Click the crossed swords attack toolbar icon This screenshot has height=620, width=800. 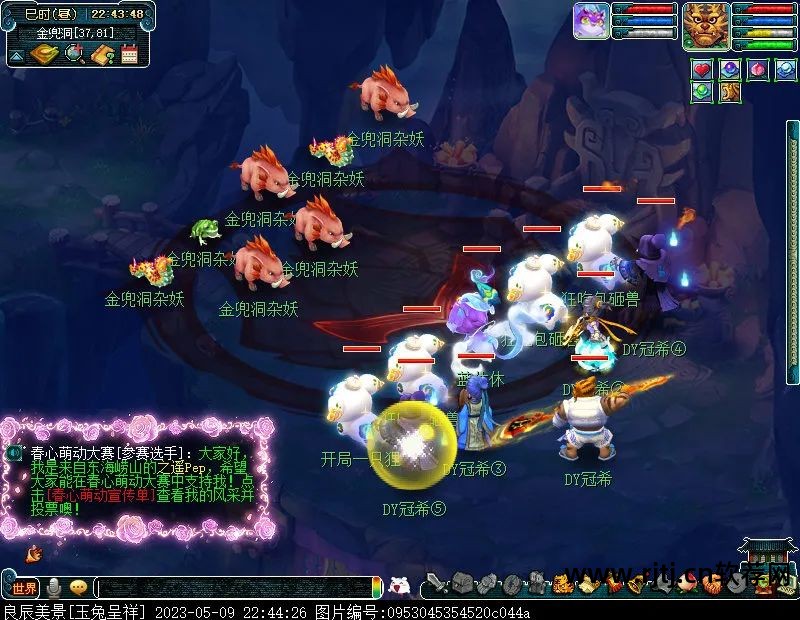click(x=434, y=583)
